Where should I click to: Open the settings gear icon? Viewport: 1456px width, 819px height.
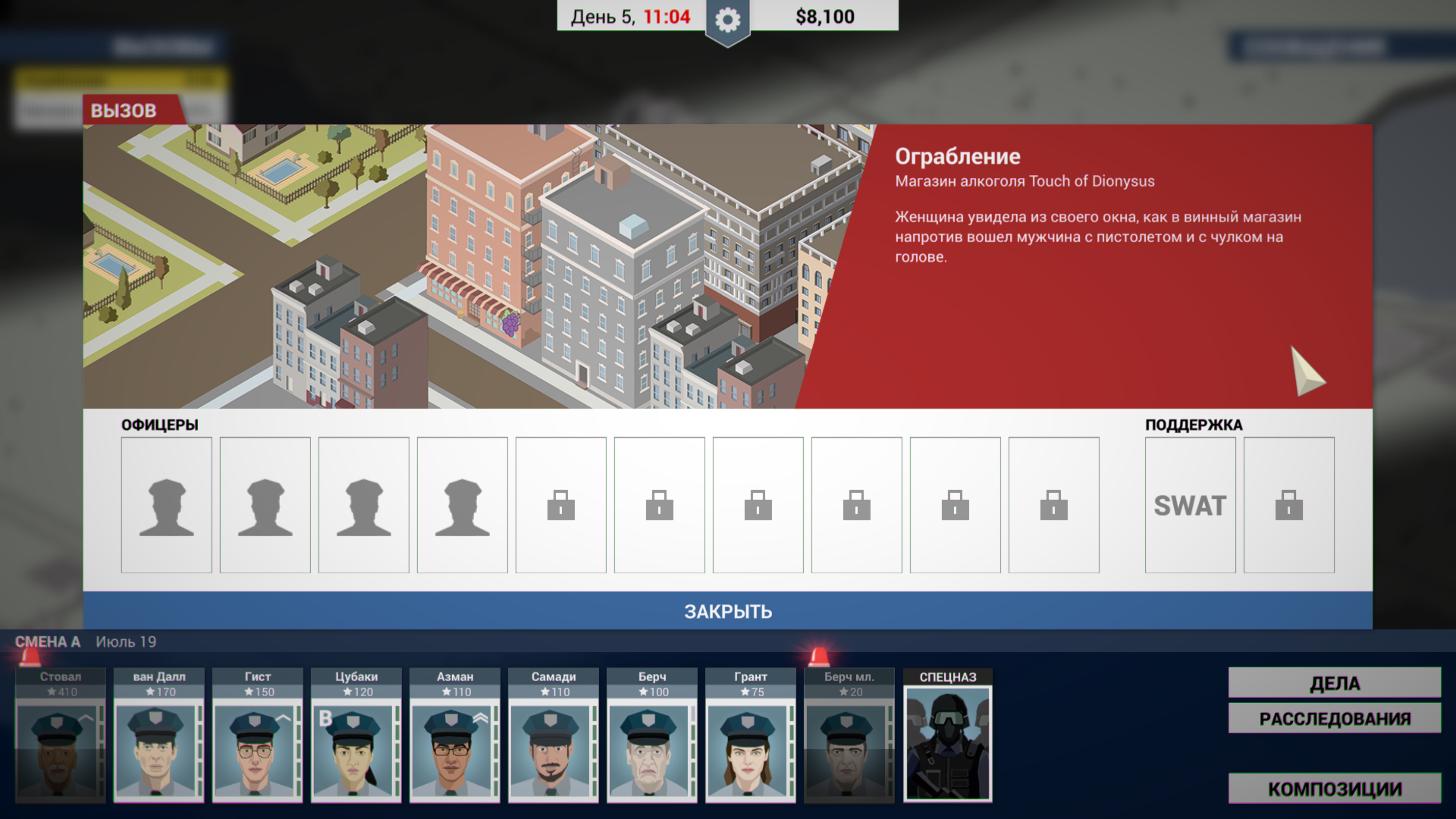[727, 20]
